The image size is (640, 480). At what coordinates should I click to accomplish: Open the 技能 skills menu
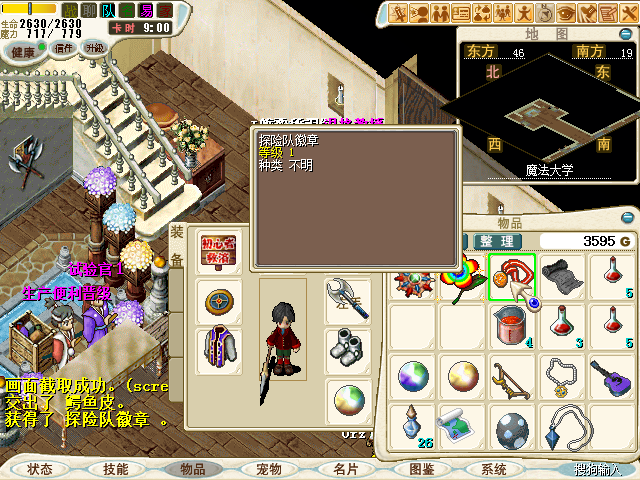pyautogui.click(x=115, y=468)
